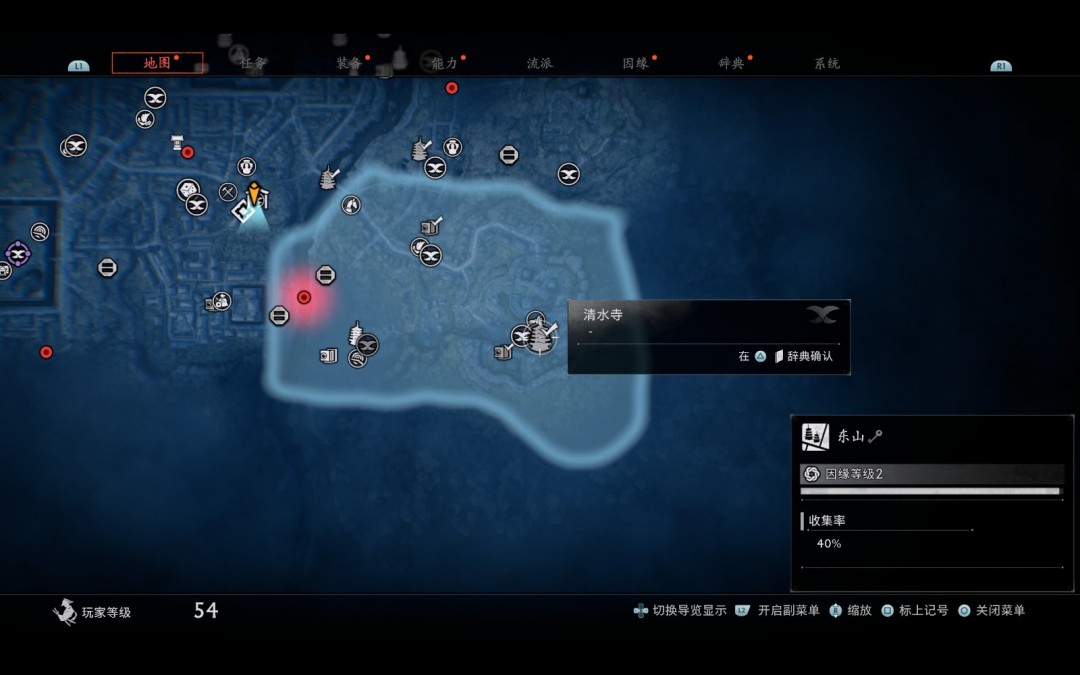Switch to the 任务 tab
The width and height of the screenshot is (1080, 675).
pyautogui.click(x=253, y=63)
